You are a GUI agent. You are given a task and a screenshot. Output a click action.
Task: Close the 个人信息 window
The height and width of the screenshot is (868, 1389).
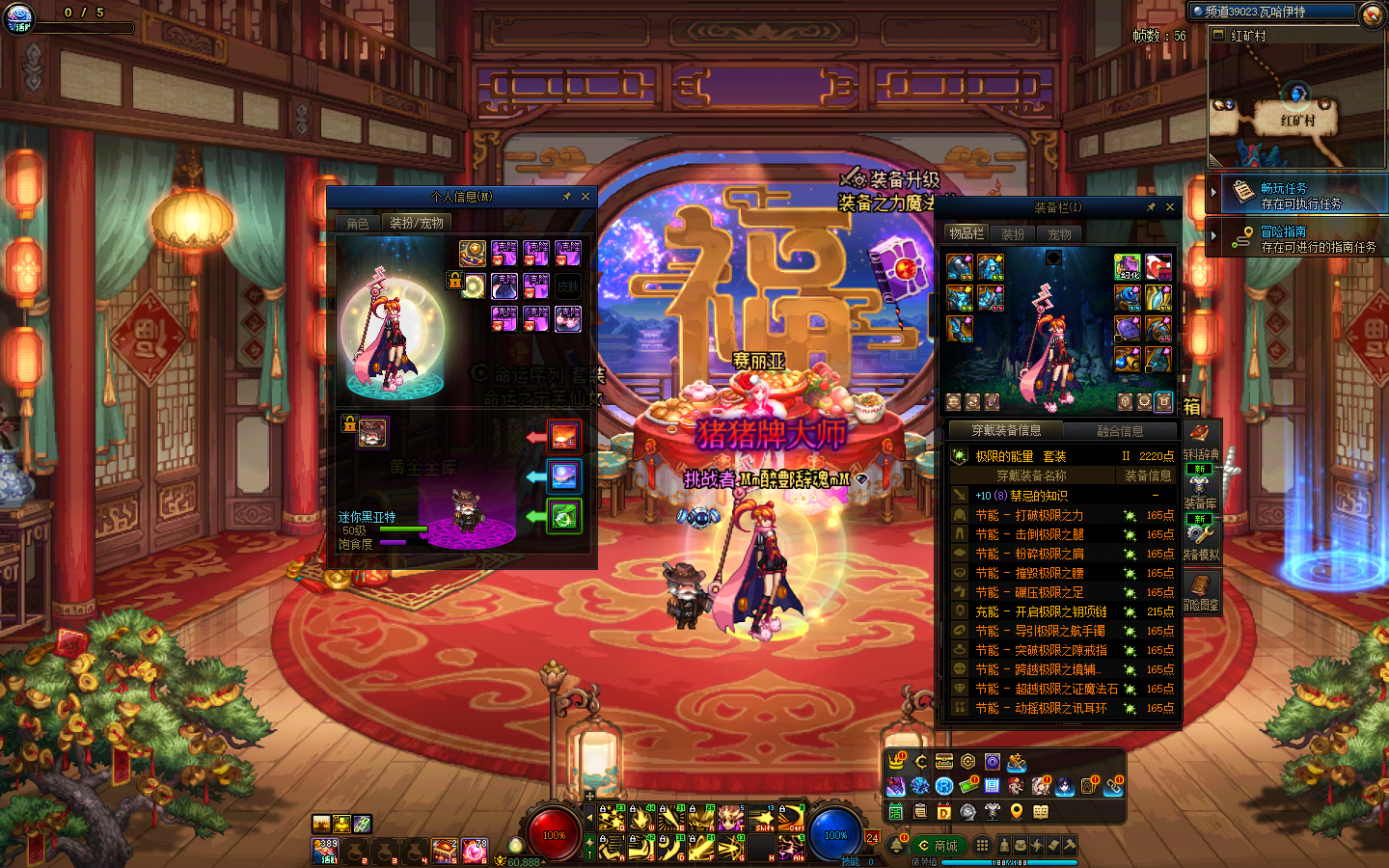585,197
